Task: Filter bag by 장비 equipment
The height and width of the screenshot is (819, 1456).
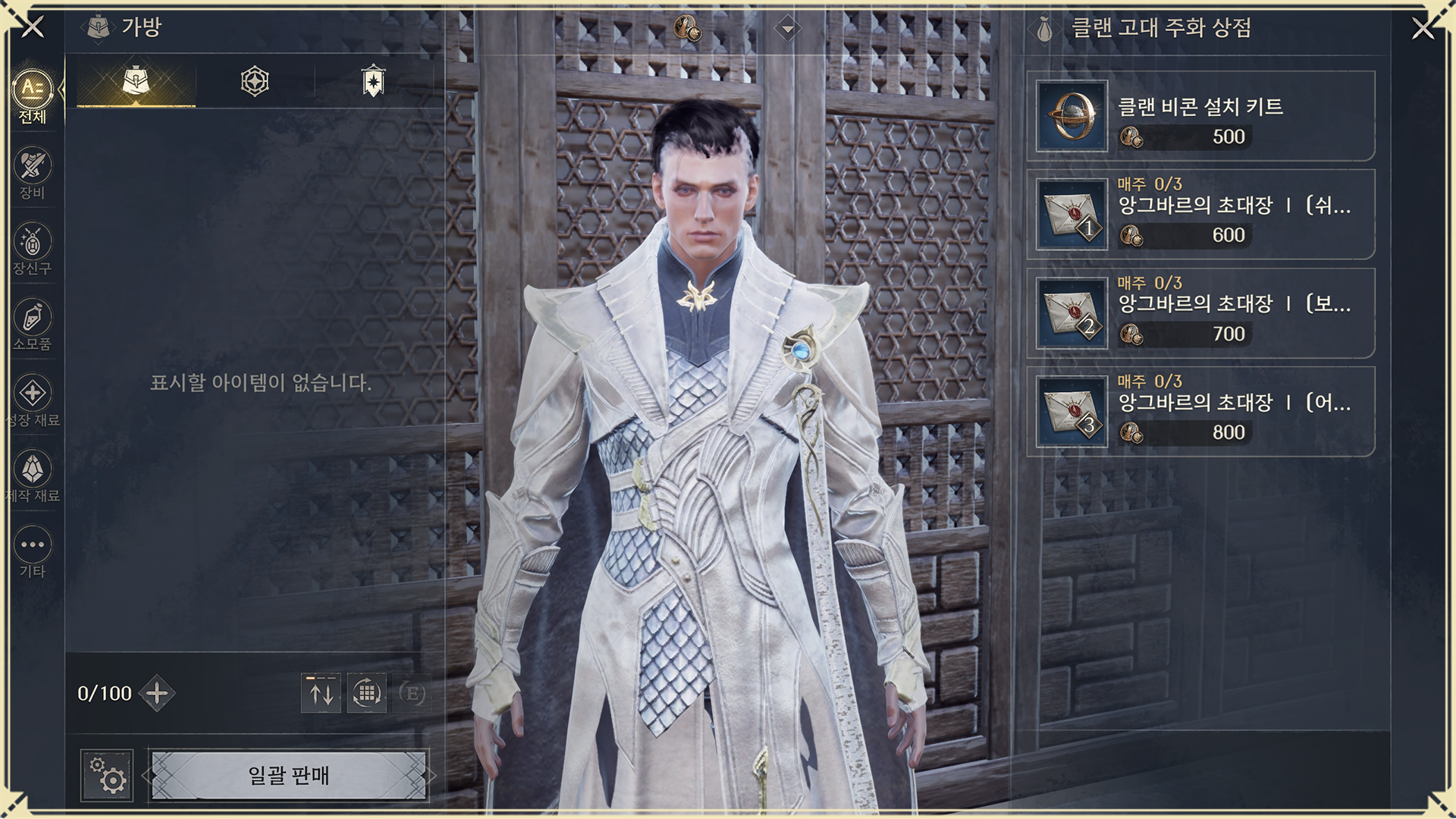Action: coord(33,172)
